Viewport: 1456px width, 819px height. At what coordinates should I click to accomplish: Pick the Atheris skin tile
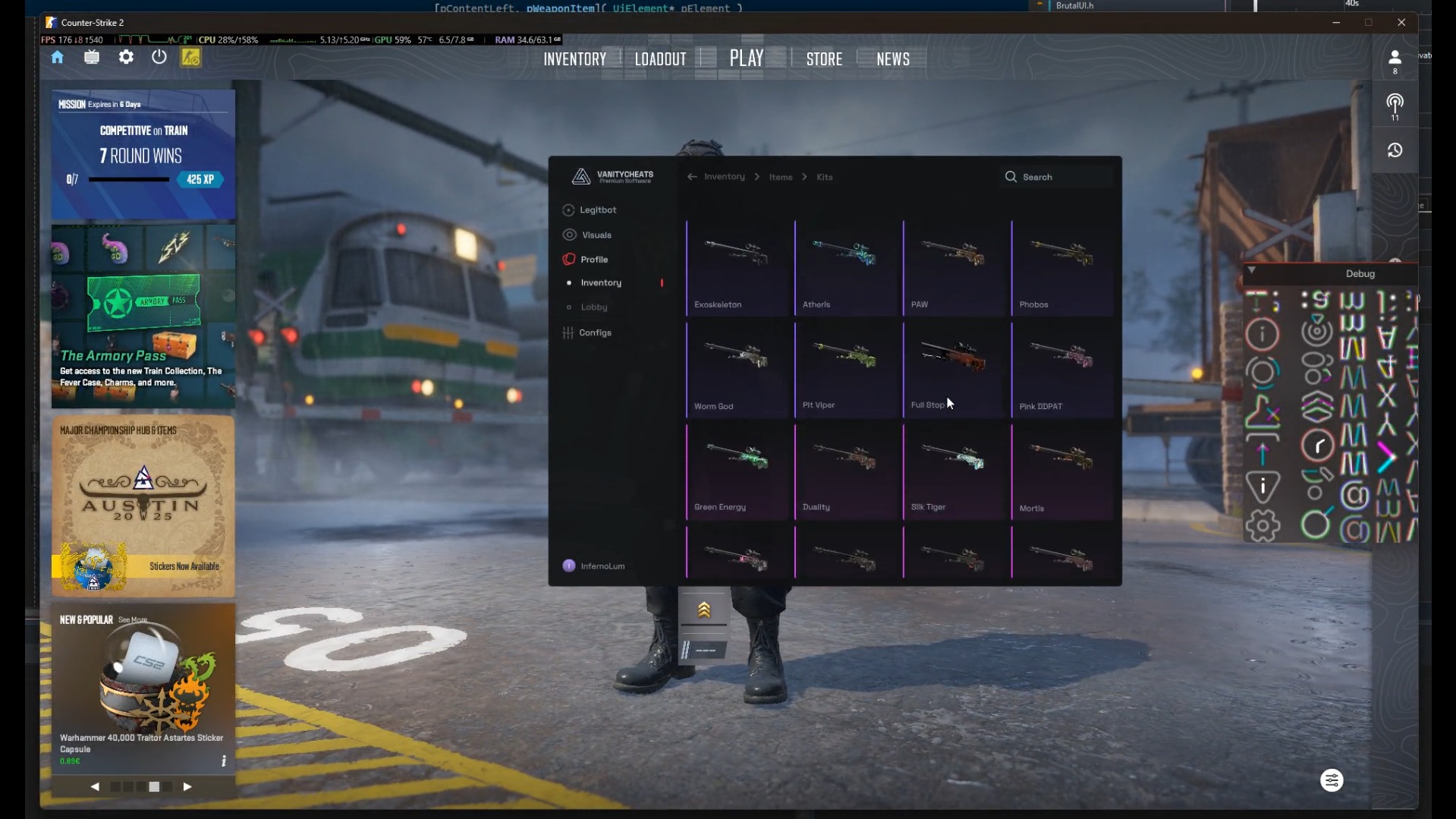tap(846, 267)
